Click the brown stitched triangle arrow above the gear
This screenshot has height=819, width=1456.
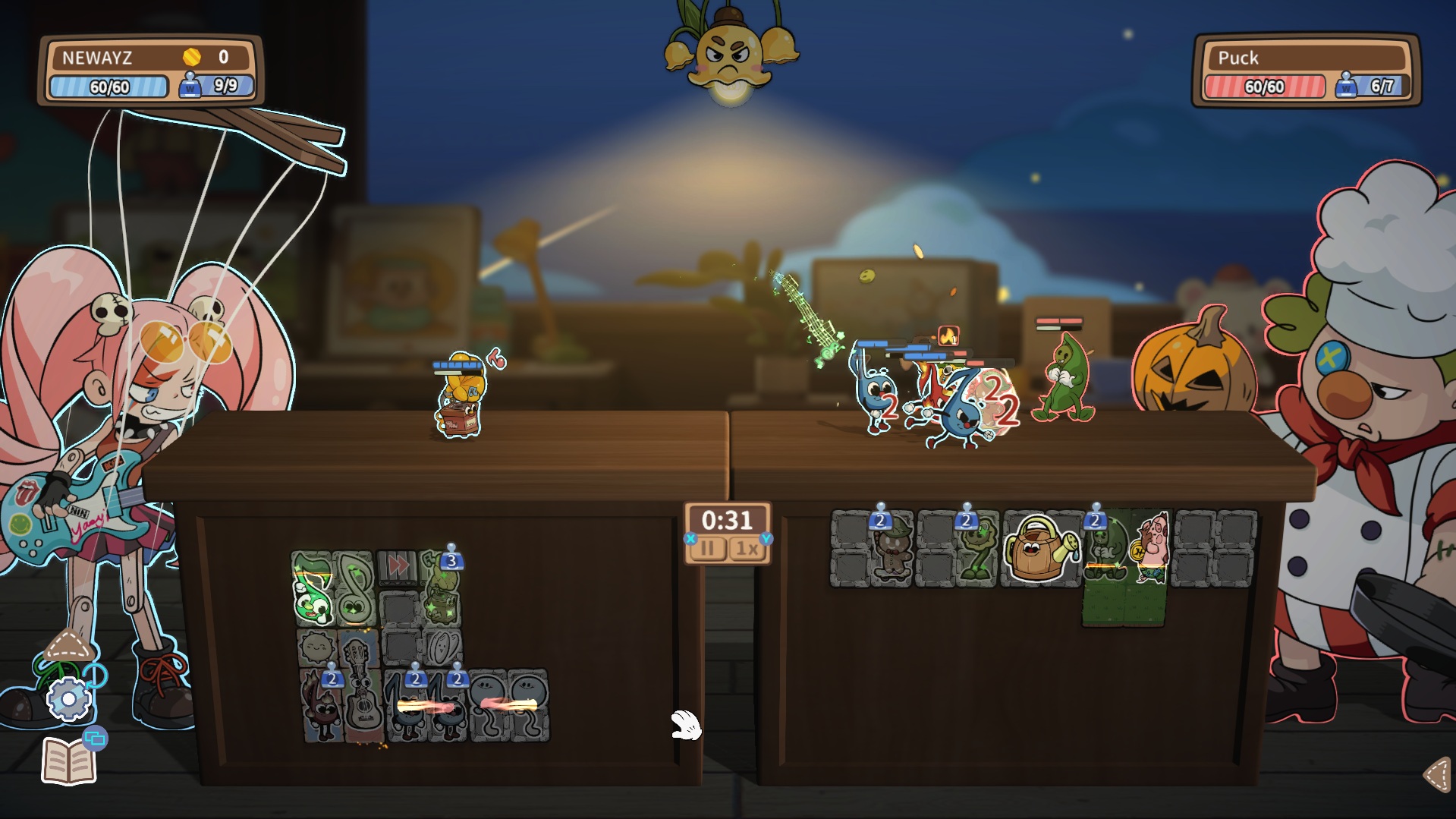coord(68,647)
